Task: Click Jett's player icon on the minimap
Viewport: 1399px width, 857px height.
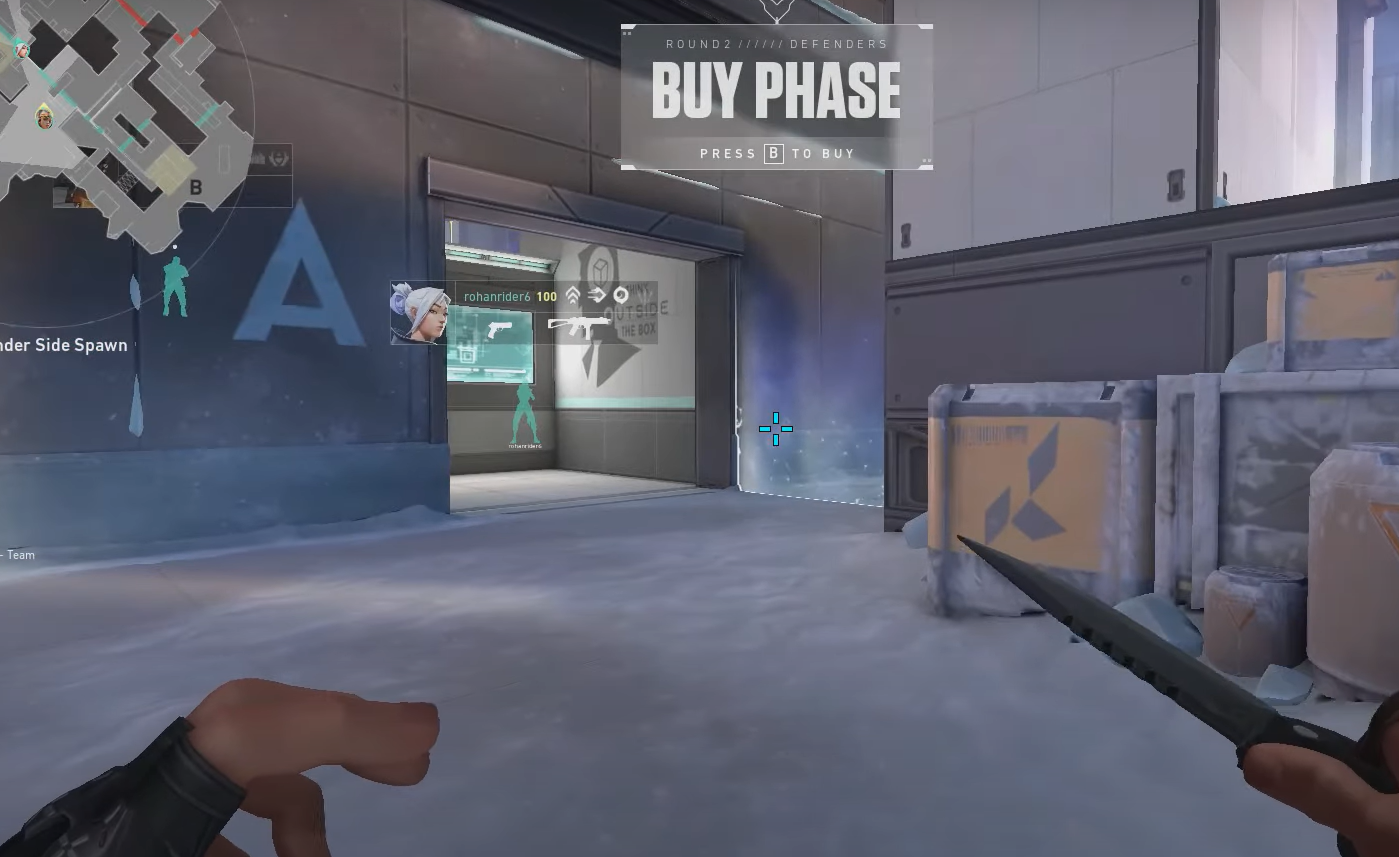Action: pyautogui.click(x=22, y=49)
